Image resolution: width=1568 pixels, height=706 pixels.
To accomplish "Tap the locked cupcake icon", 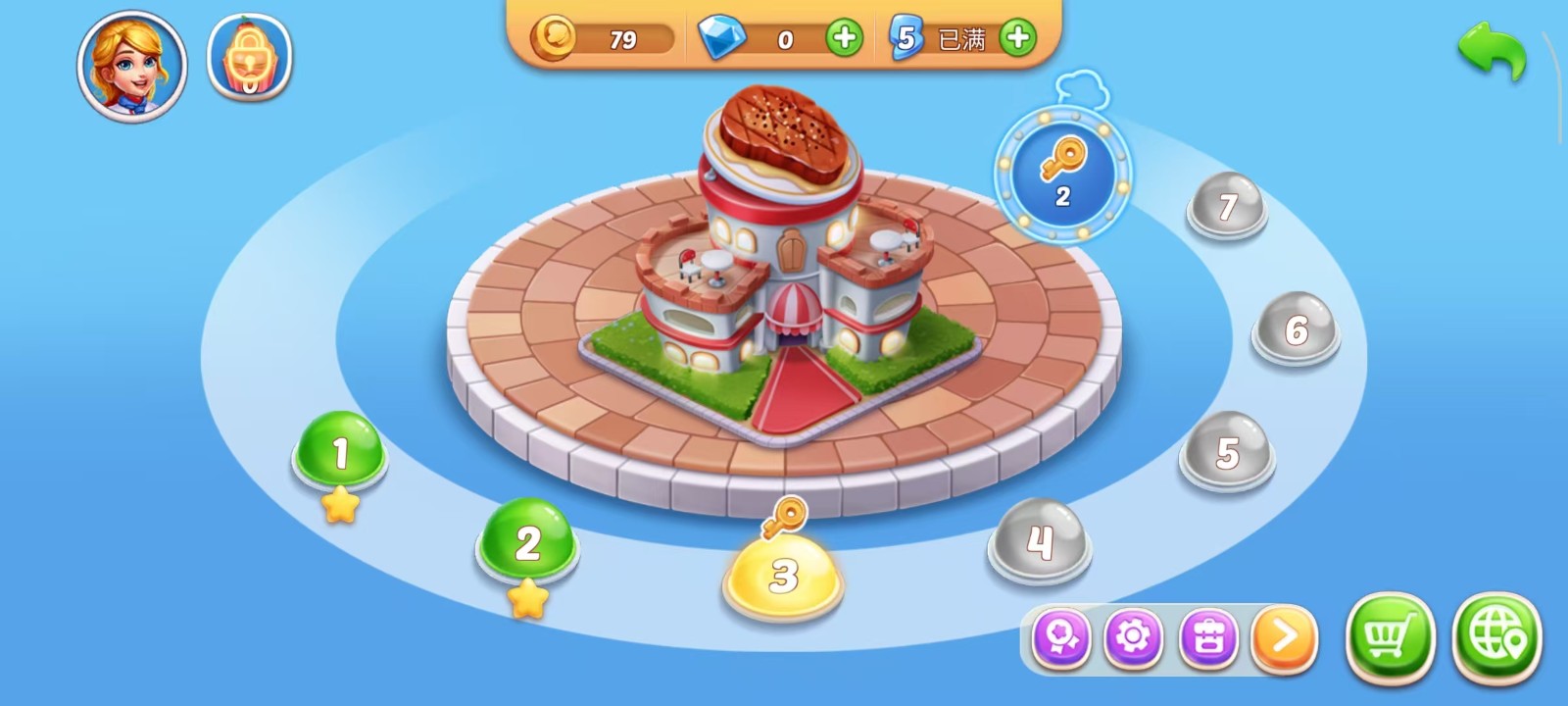I will [249, 58].
